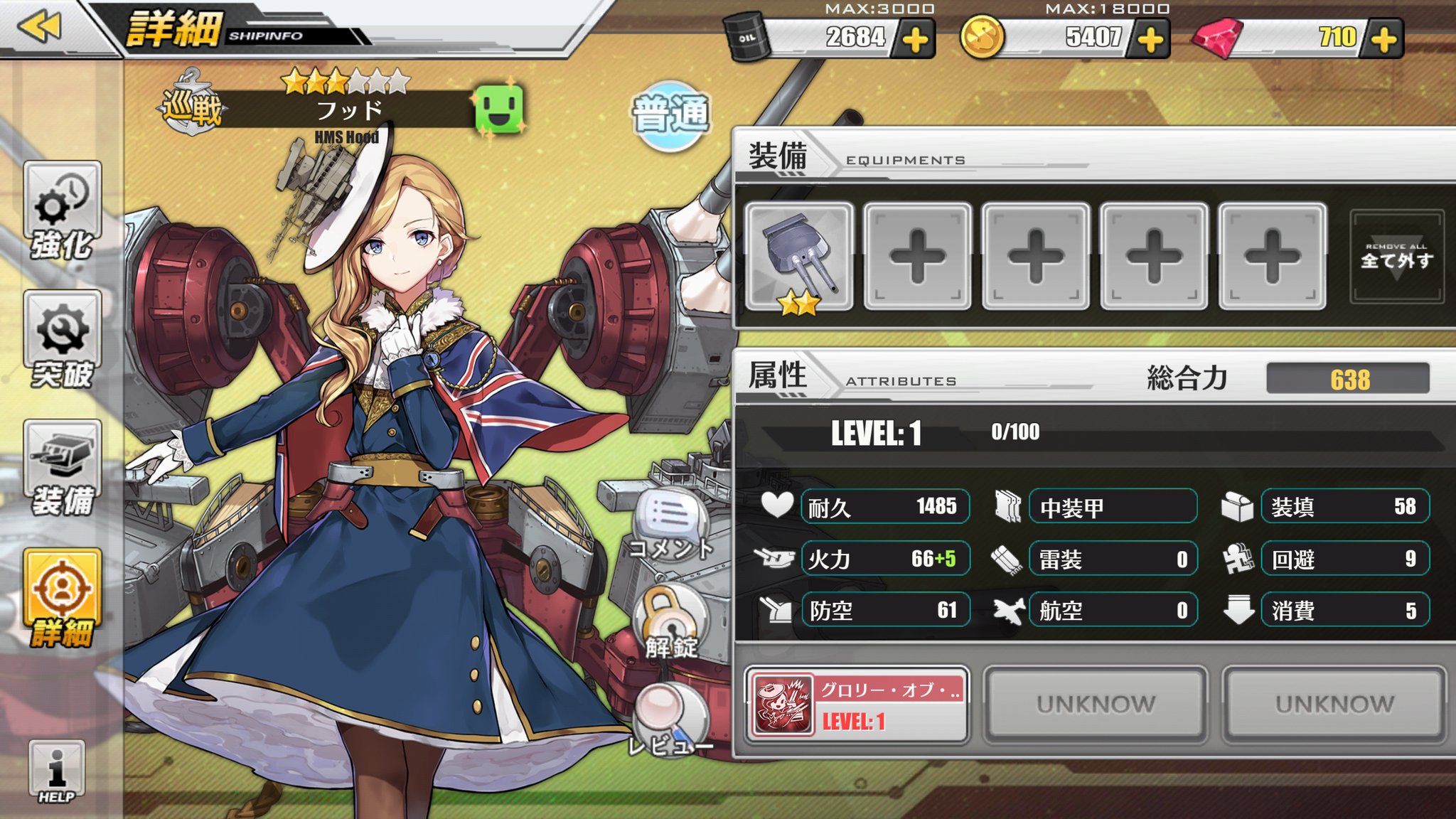View the グロリー・オブ skill at level 1
Image resolution: width=1456 pixels, height=819 pixels.
[857, 705]
